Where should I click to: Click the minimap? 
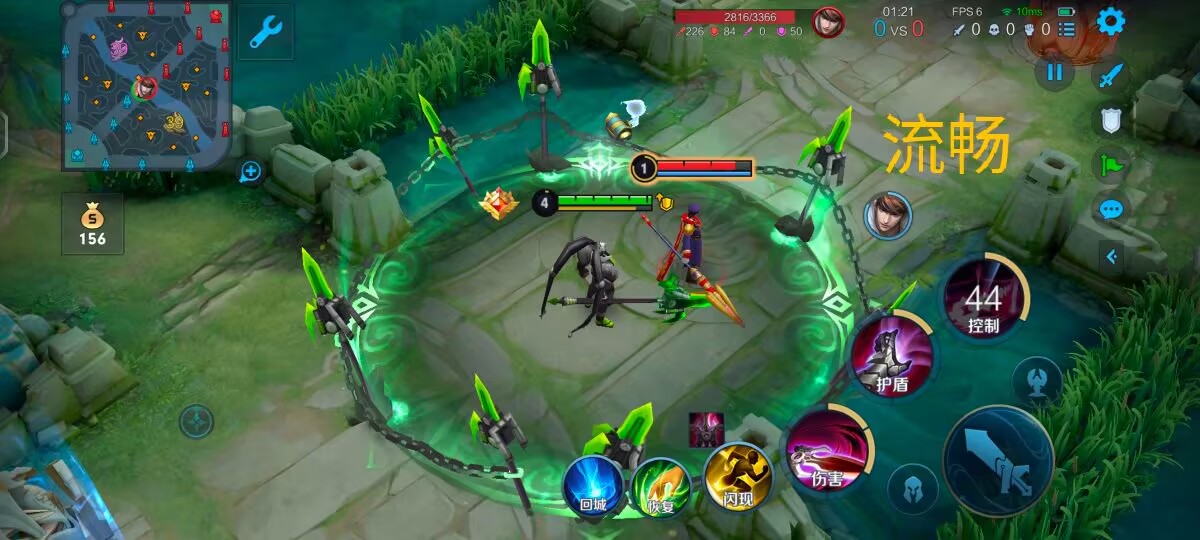click(x=146, y=86)
